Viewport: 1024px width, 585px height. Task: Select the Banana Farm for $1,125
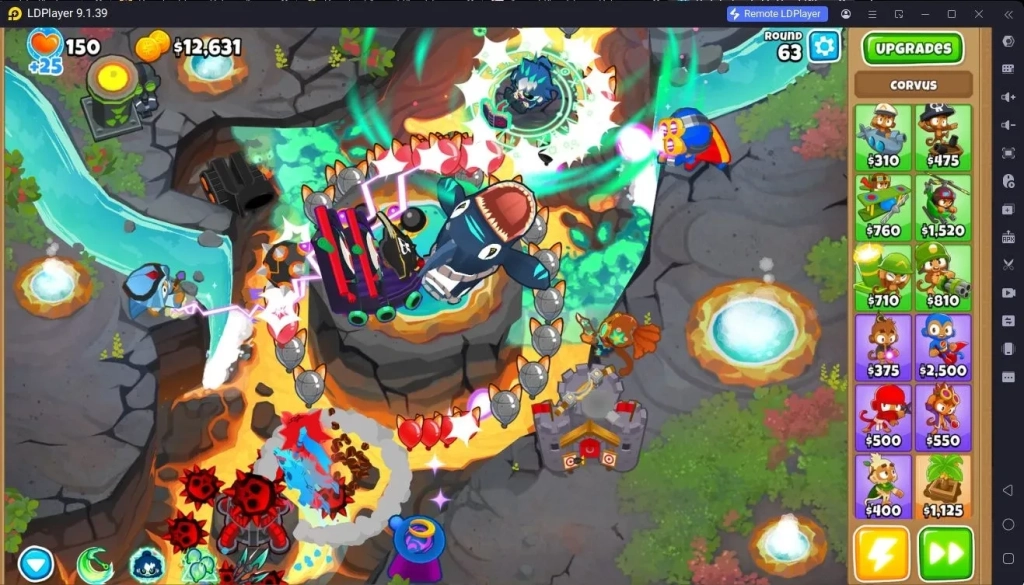(x=942, y=487)
